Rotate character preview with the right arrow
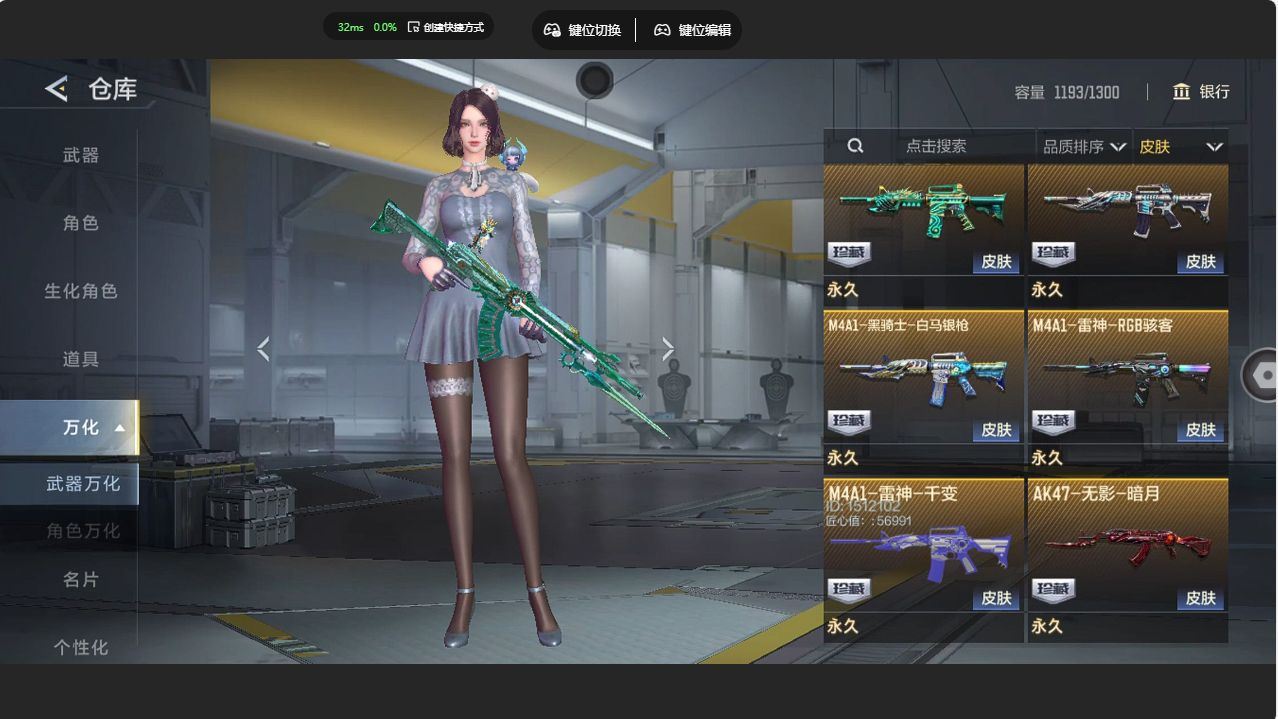The height and width of the screenshot is (719, 1278). pos(668,349)
